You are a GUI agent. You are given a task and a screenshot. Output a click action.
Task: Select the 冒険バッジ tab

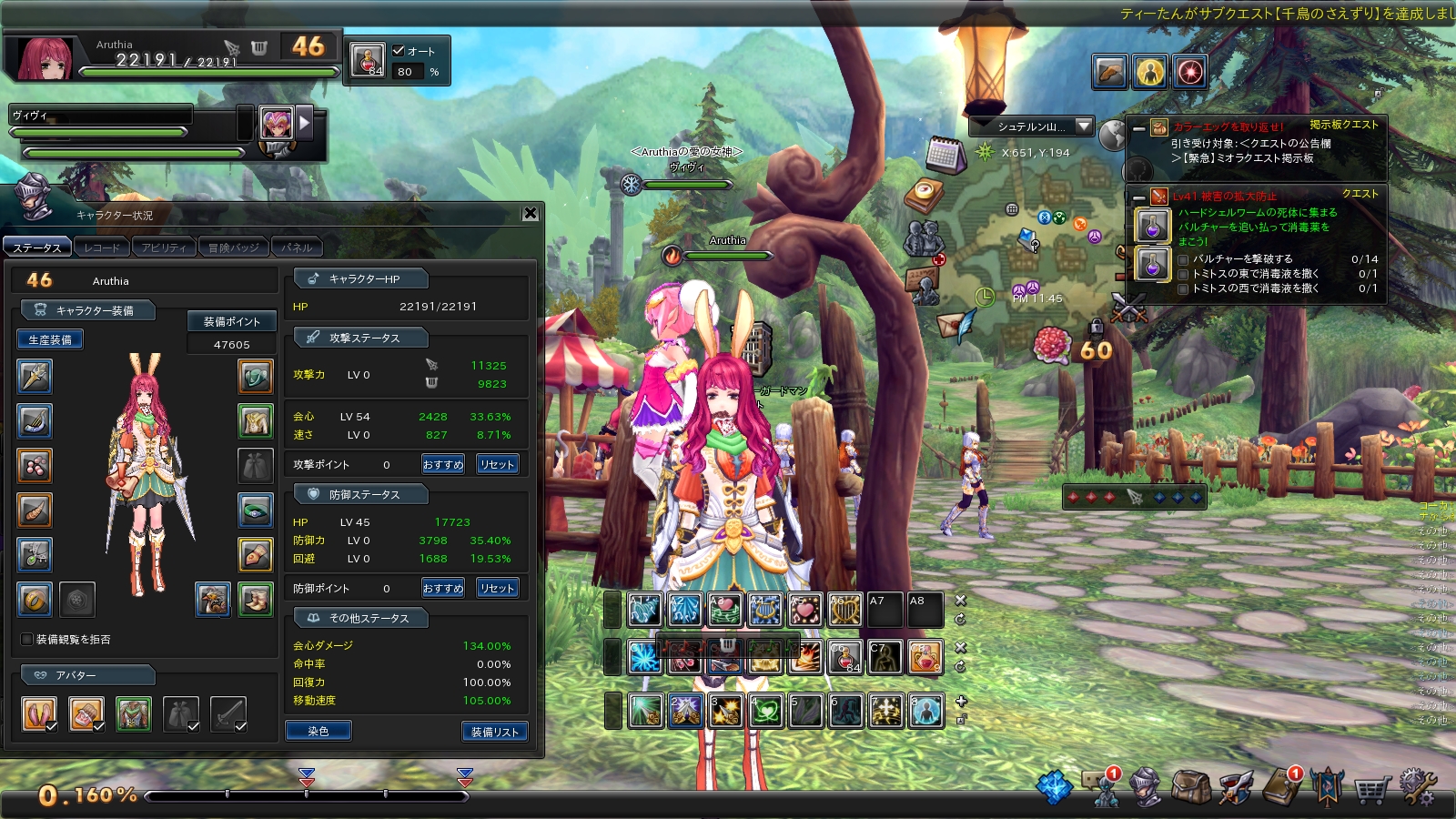click(233, 248)
